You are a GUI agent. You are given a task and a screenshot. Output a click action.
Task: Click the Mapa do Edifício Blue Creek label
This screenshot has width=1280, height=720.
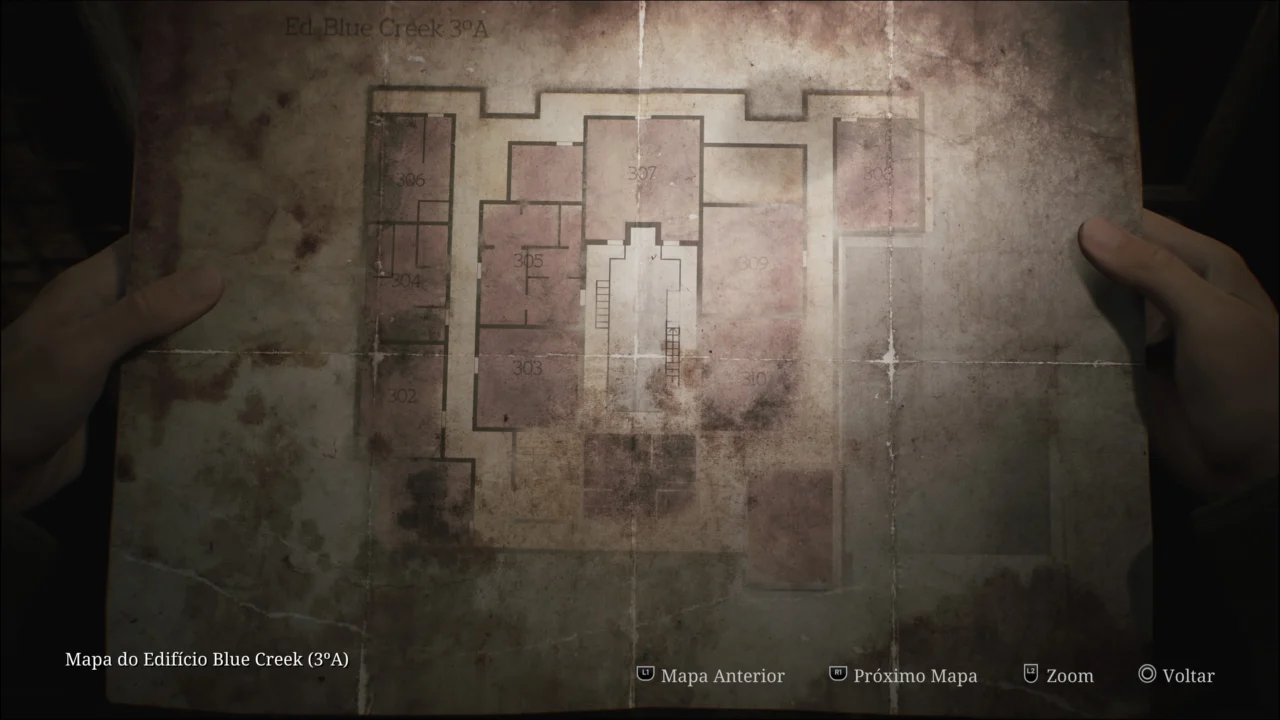(206, 660)
